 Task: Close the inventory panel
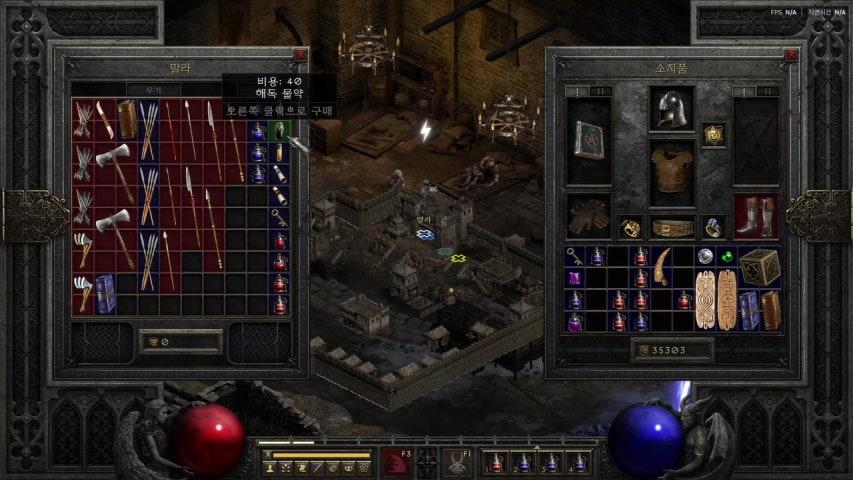[791, 56]
